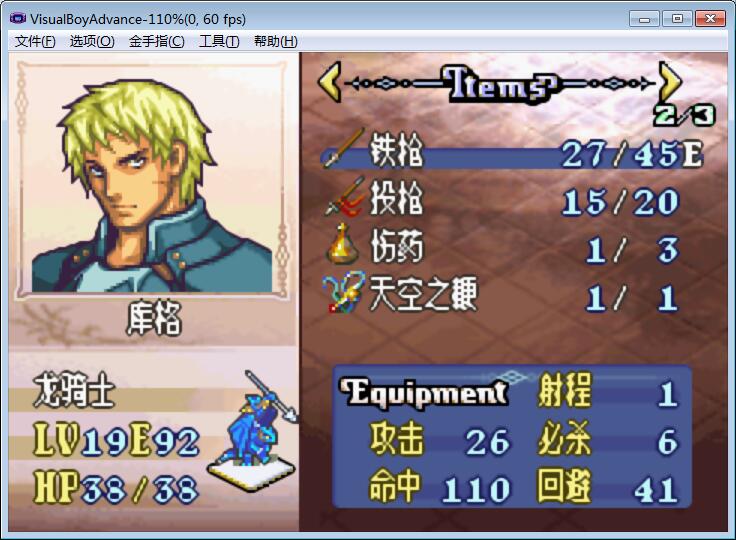Go to next page with right arrow
This screenshot has height=540, width=736.
(670, 82)
